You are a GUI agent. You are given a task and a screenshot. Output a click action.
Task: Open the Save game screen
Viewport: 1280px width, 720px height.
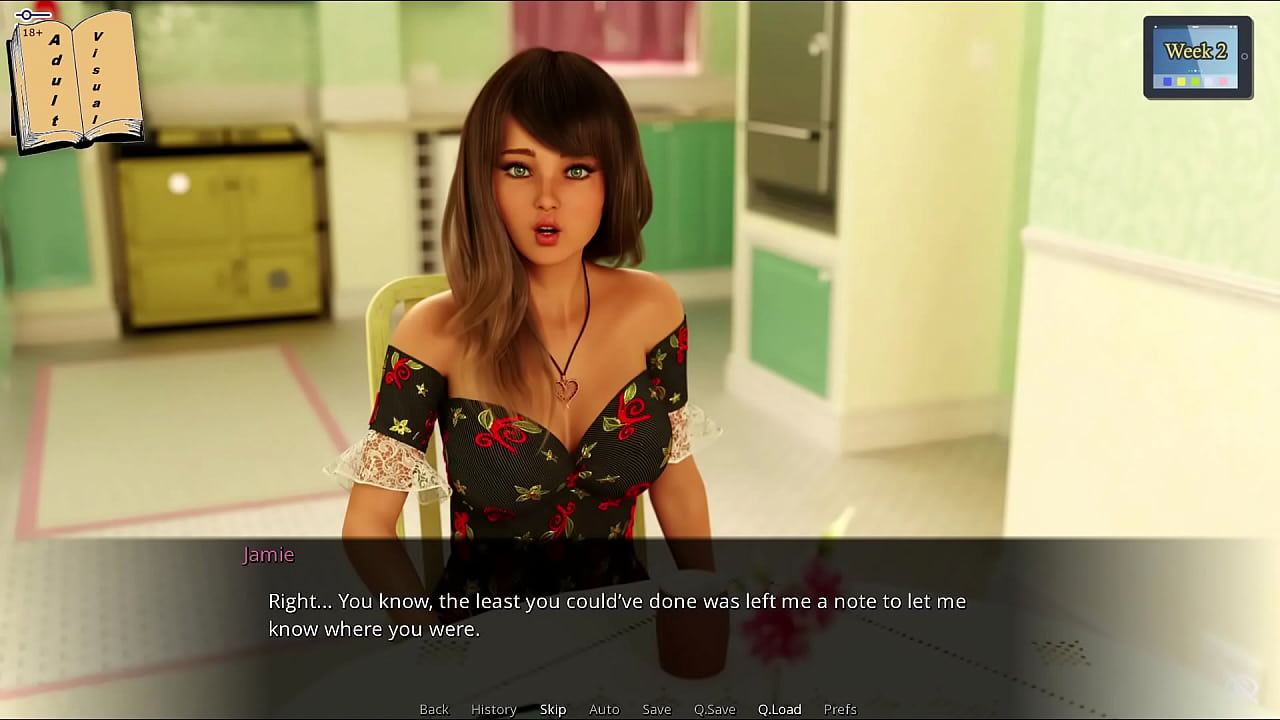[656, 709]
